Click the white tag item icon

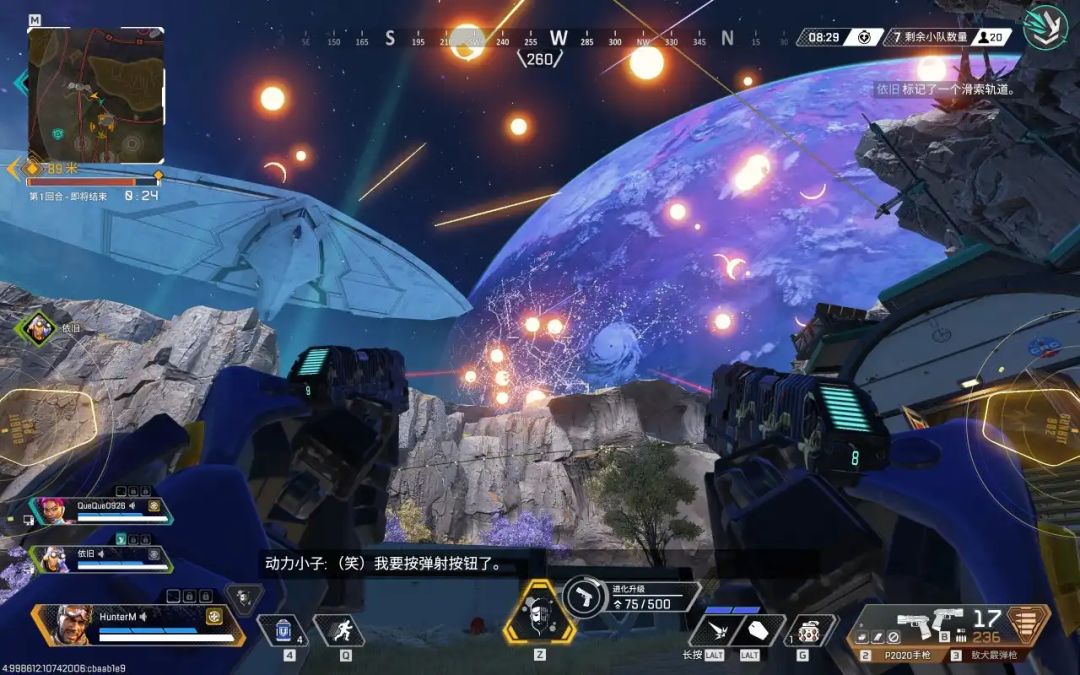coord(758,630)
